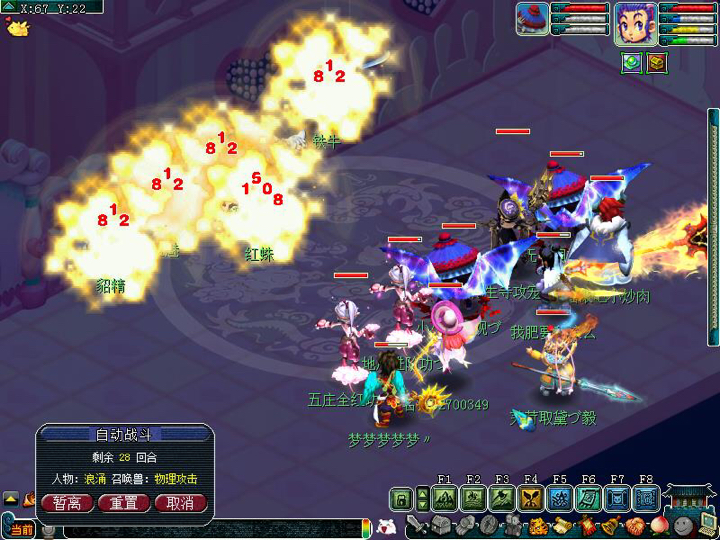
Task: Click the 暂离 button in auto-battle panel
Action: coord(67,503)
